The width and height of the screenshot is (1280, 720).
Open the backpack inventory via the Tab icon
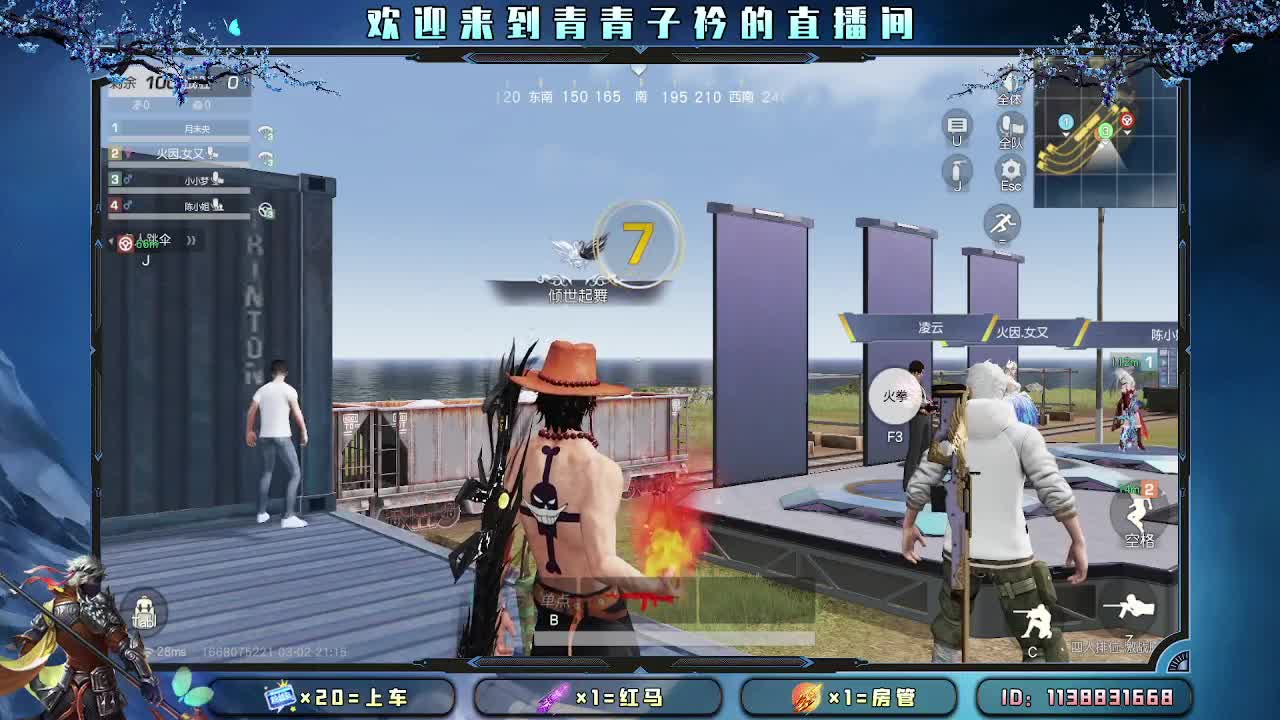click(145, 610)
